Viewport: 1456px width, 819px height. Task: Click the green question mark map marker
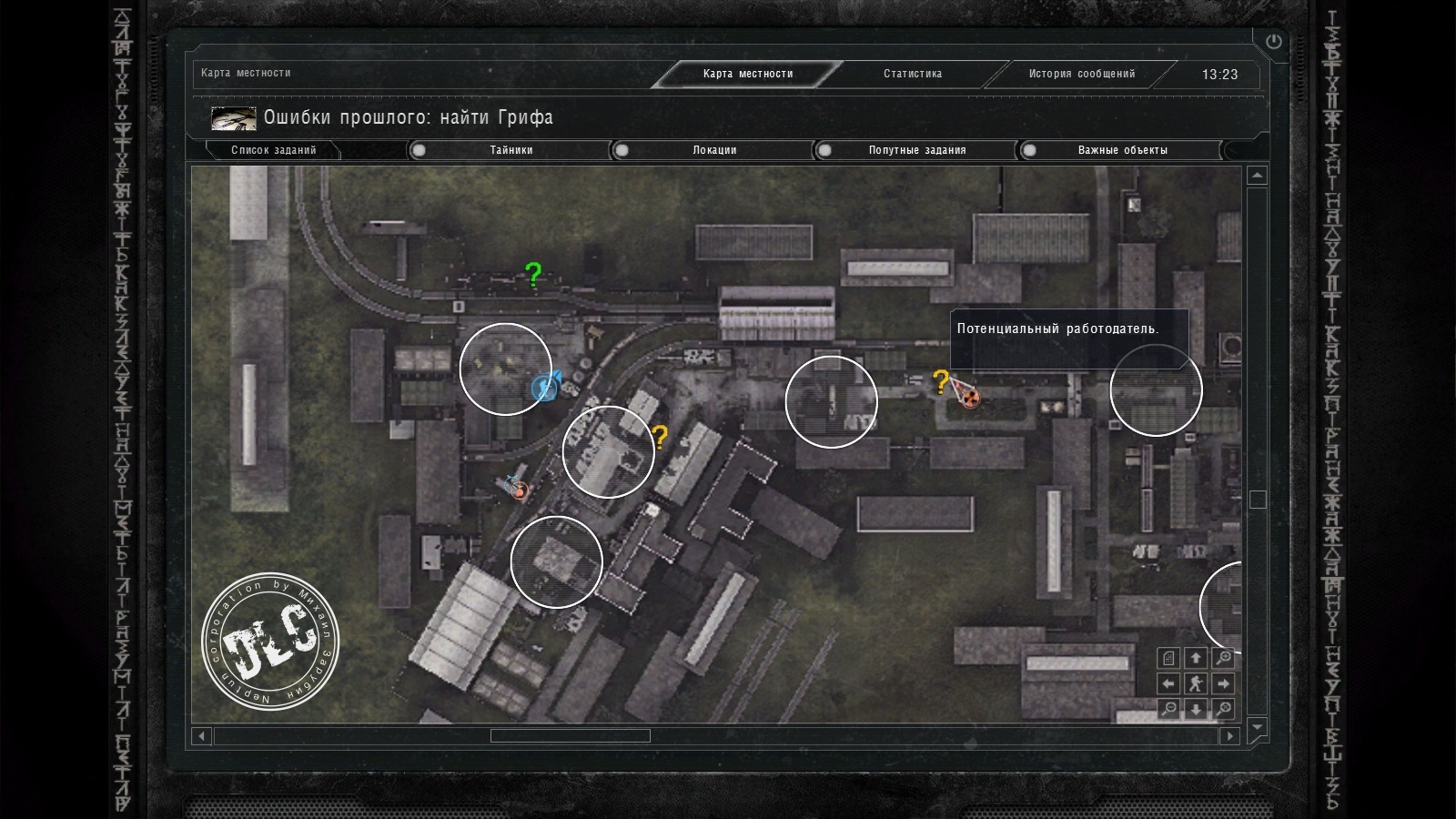tap(533, 274)
